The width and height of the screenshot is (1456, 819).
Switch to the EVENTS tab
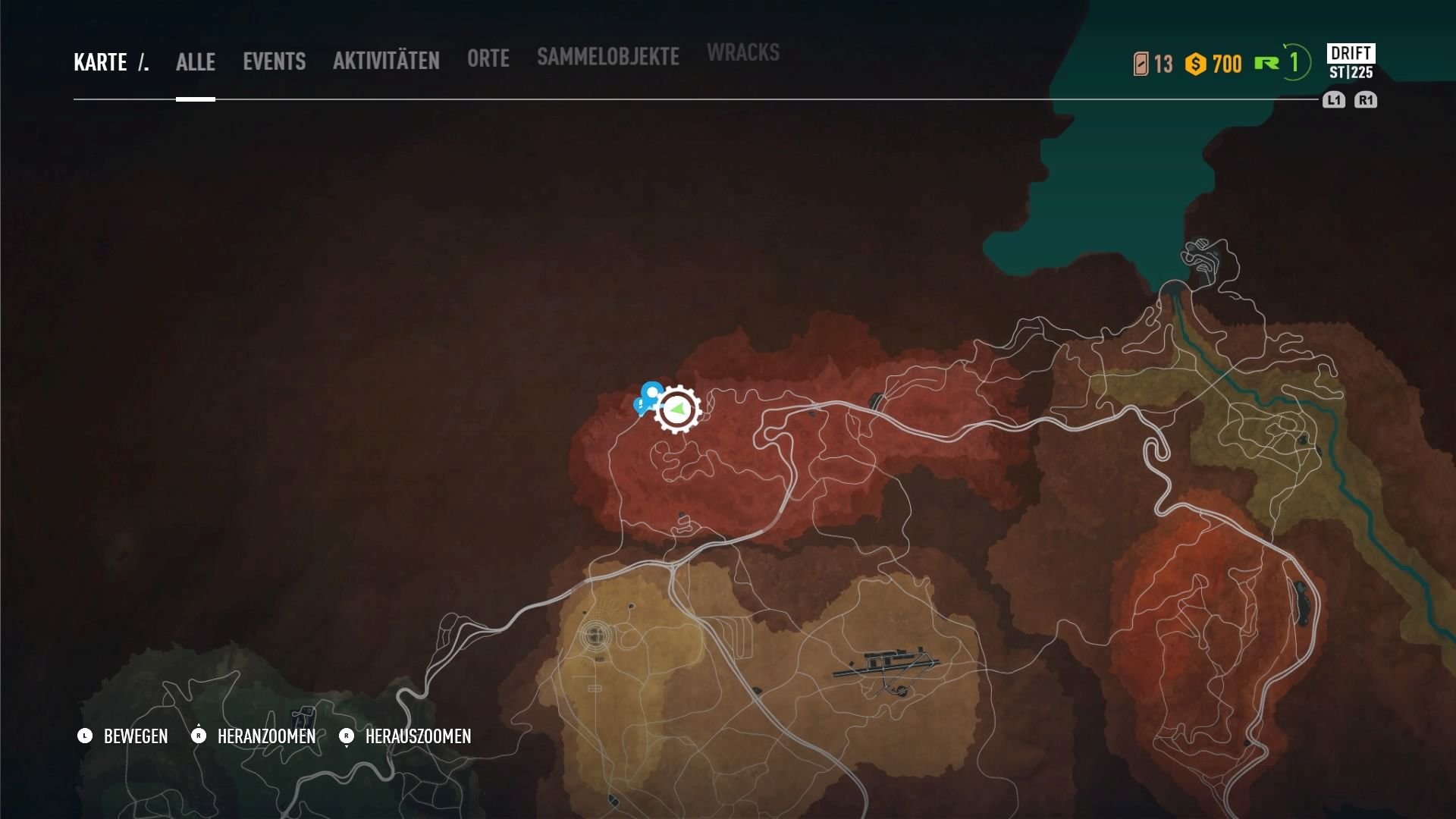coord(274,62)
